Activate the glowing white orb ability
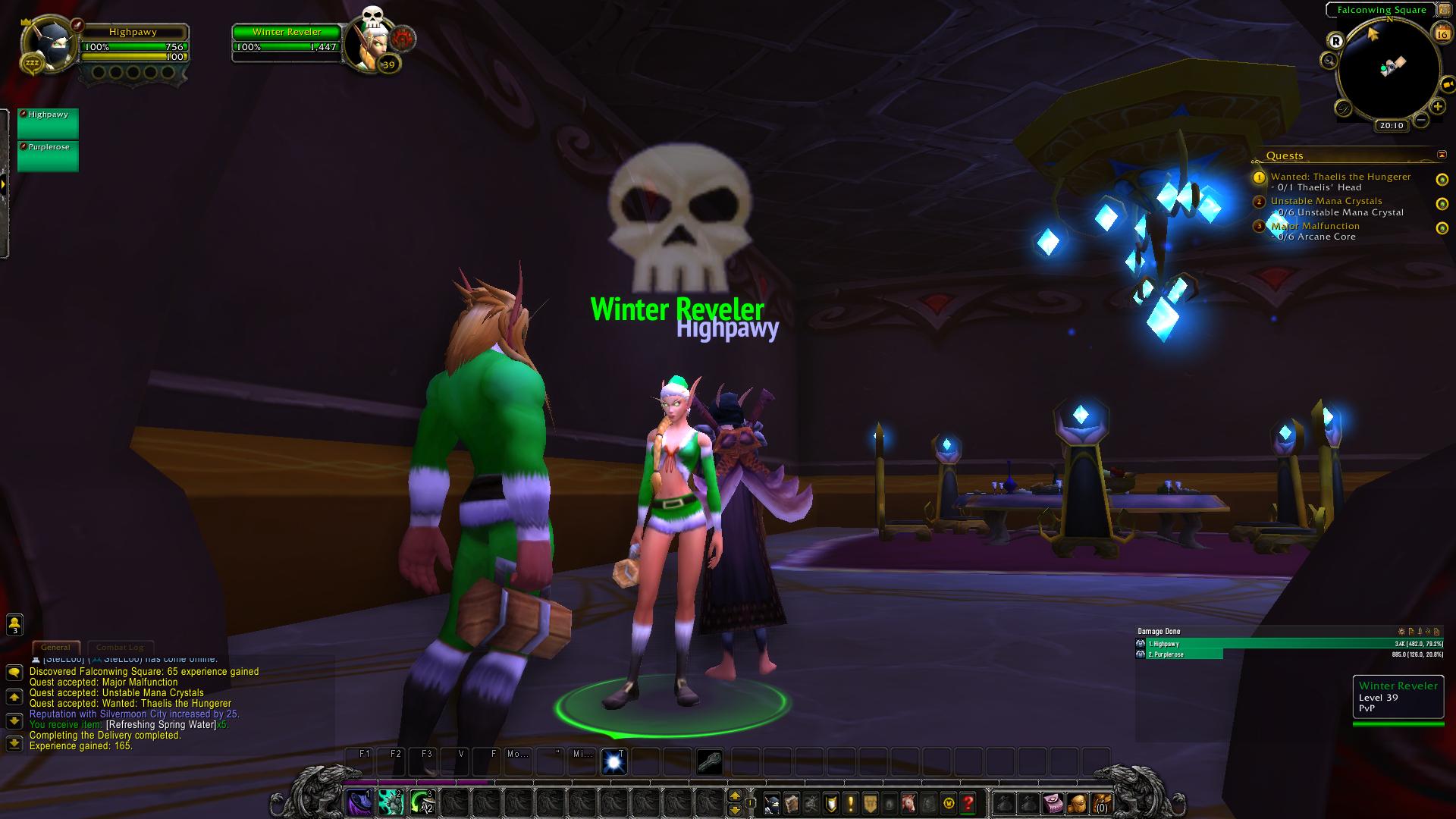Image resolution: width=1456 pixels, height=819 pixels. 613,761
